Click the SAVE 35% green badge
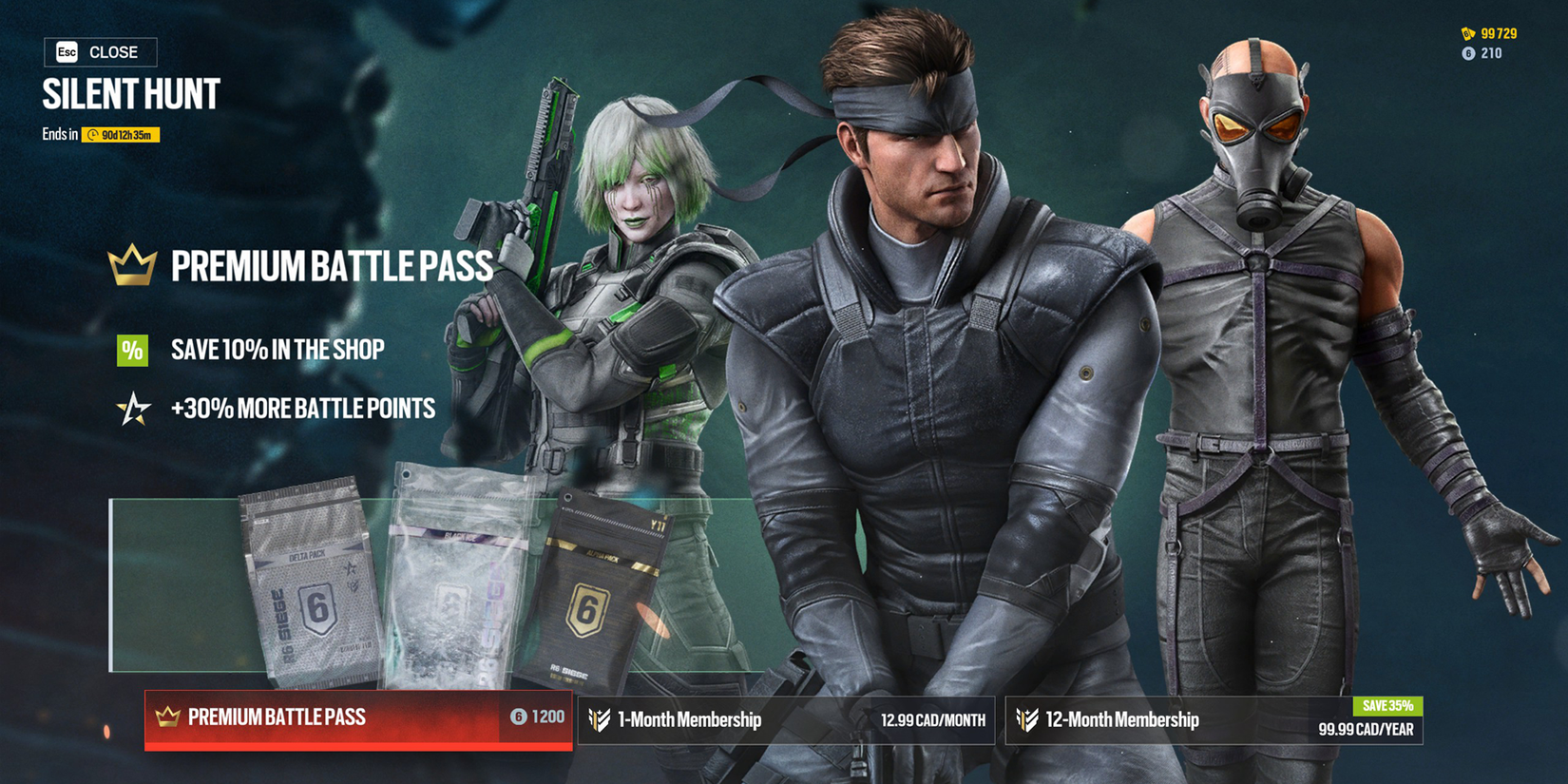The width and height of the screenshot is (1568, 784). point(1388,705)
